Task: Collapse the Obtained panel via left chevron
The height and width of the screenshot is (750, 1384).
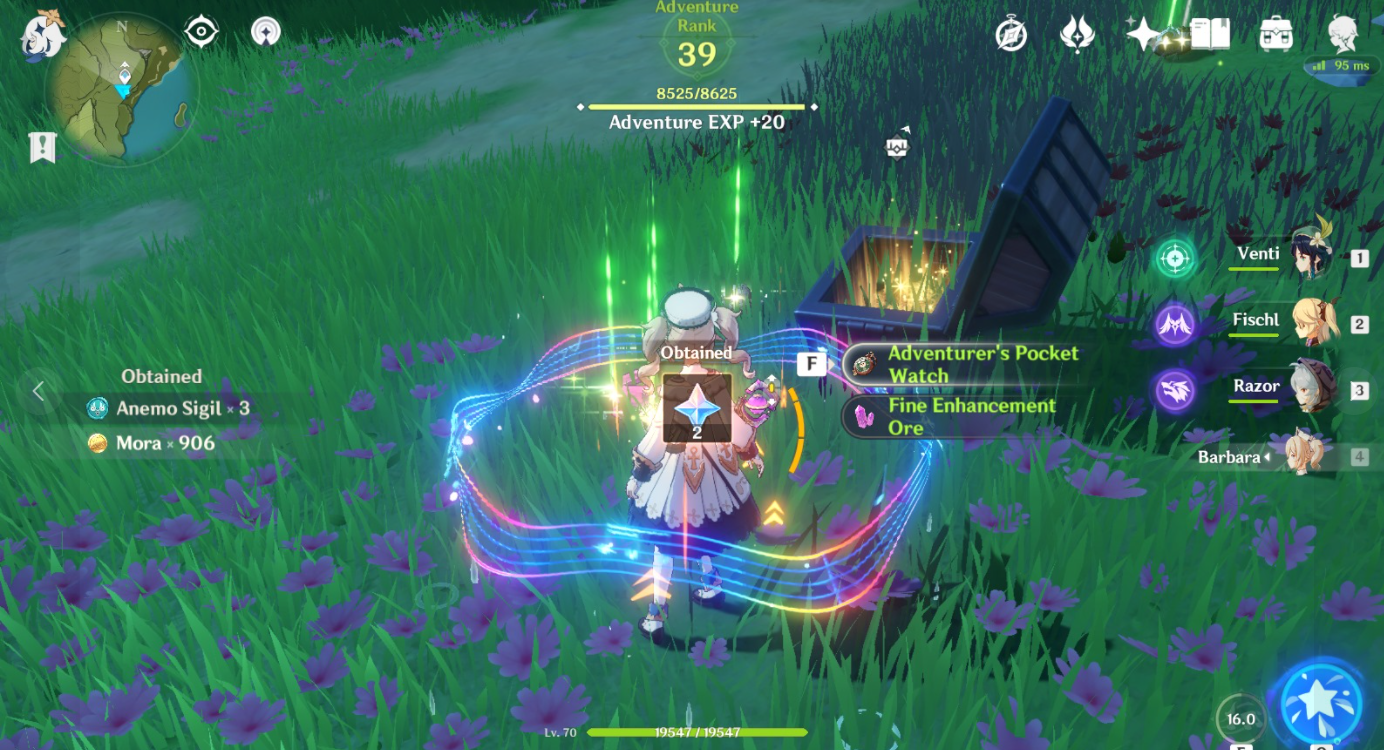Action: coord(38,392)
